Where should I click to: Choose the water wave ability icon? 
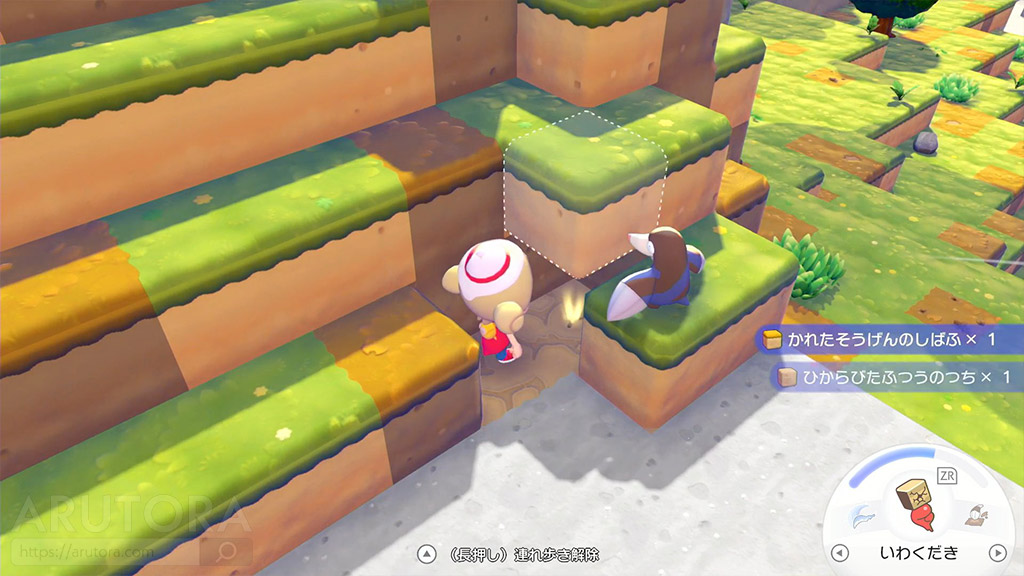coord(862,516)
